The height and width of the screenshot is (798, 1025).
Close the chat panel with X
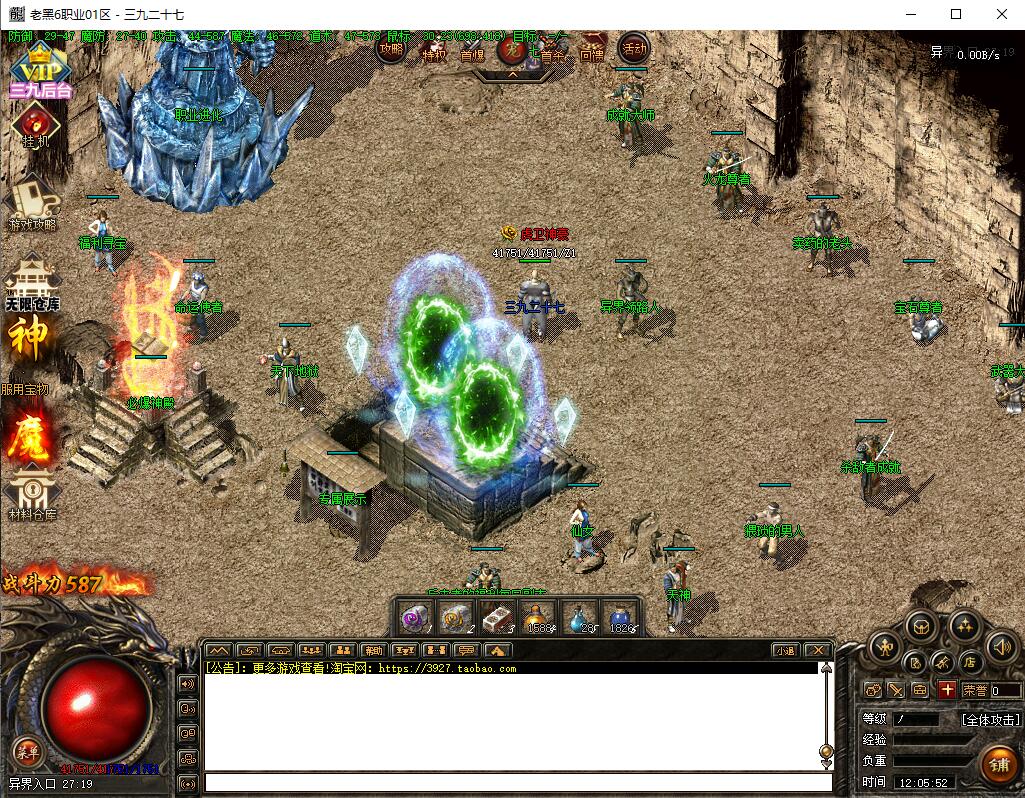point(817,650)
